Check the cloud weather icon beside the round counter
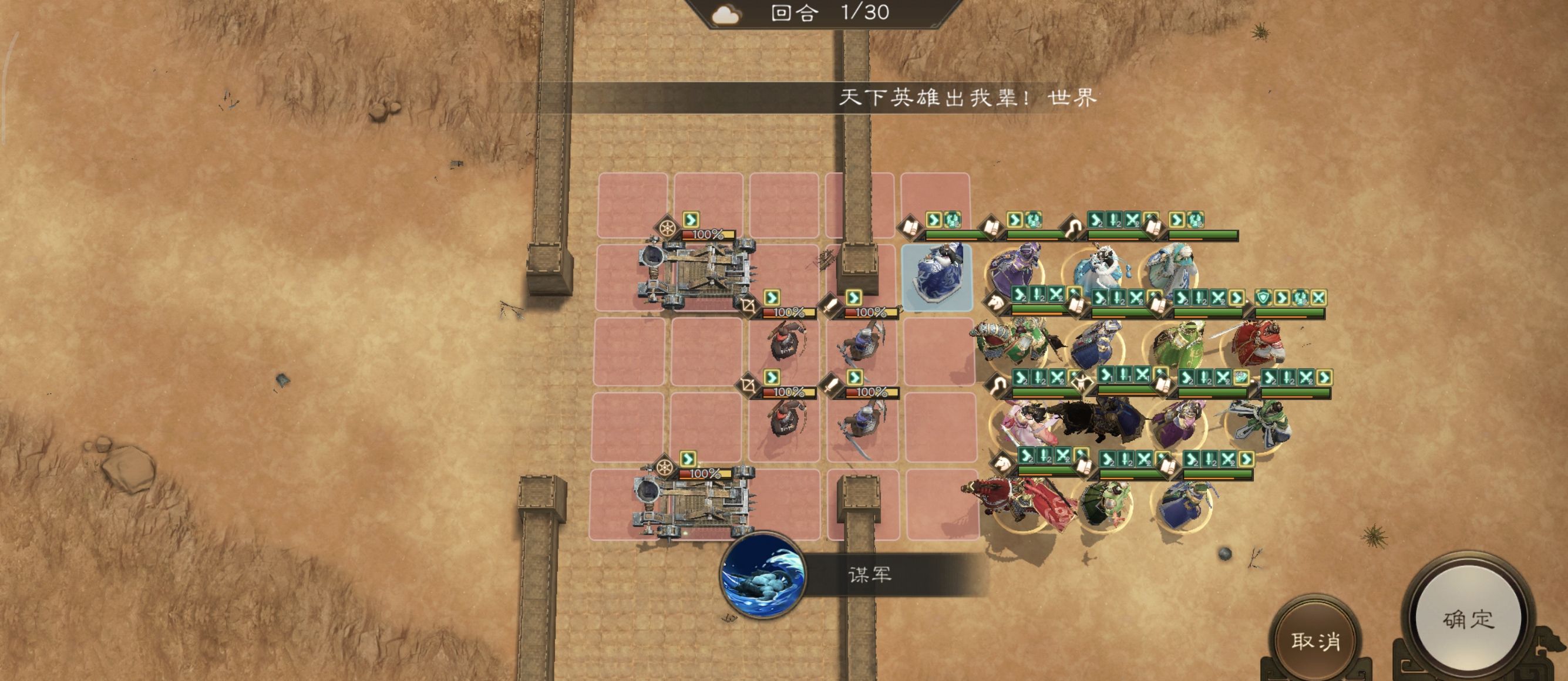 pyautogui.click(x=725, y=15)
